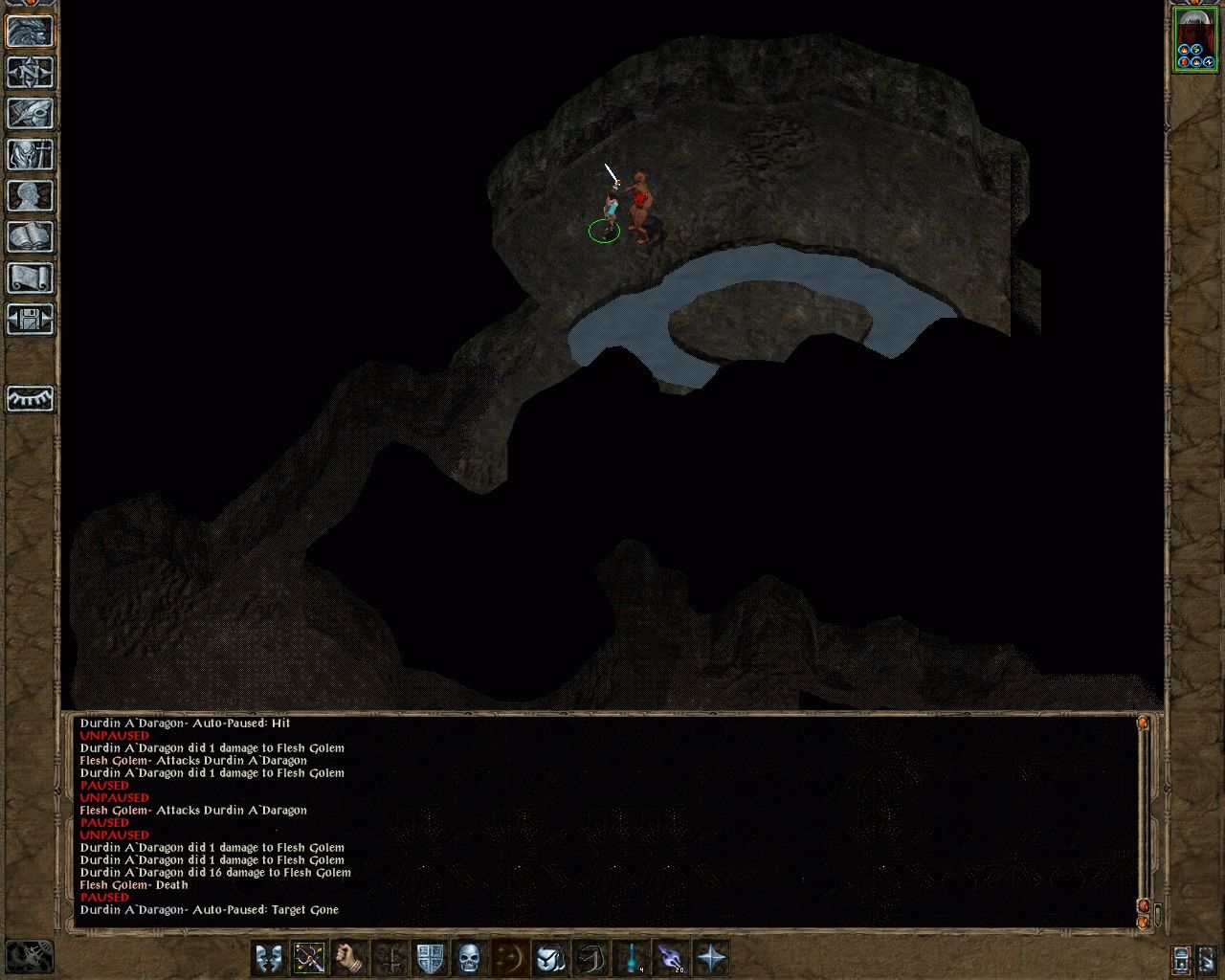Open the world map with the compass icon
The height and width of the screenshot is (980, 1225).
click(x=29, y=72)
